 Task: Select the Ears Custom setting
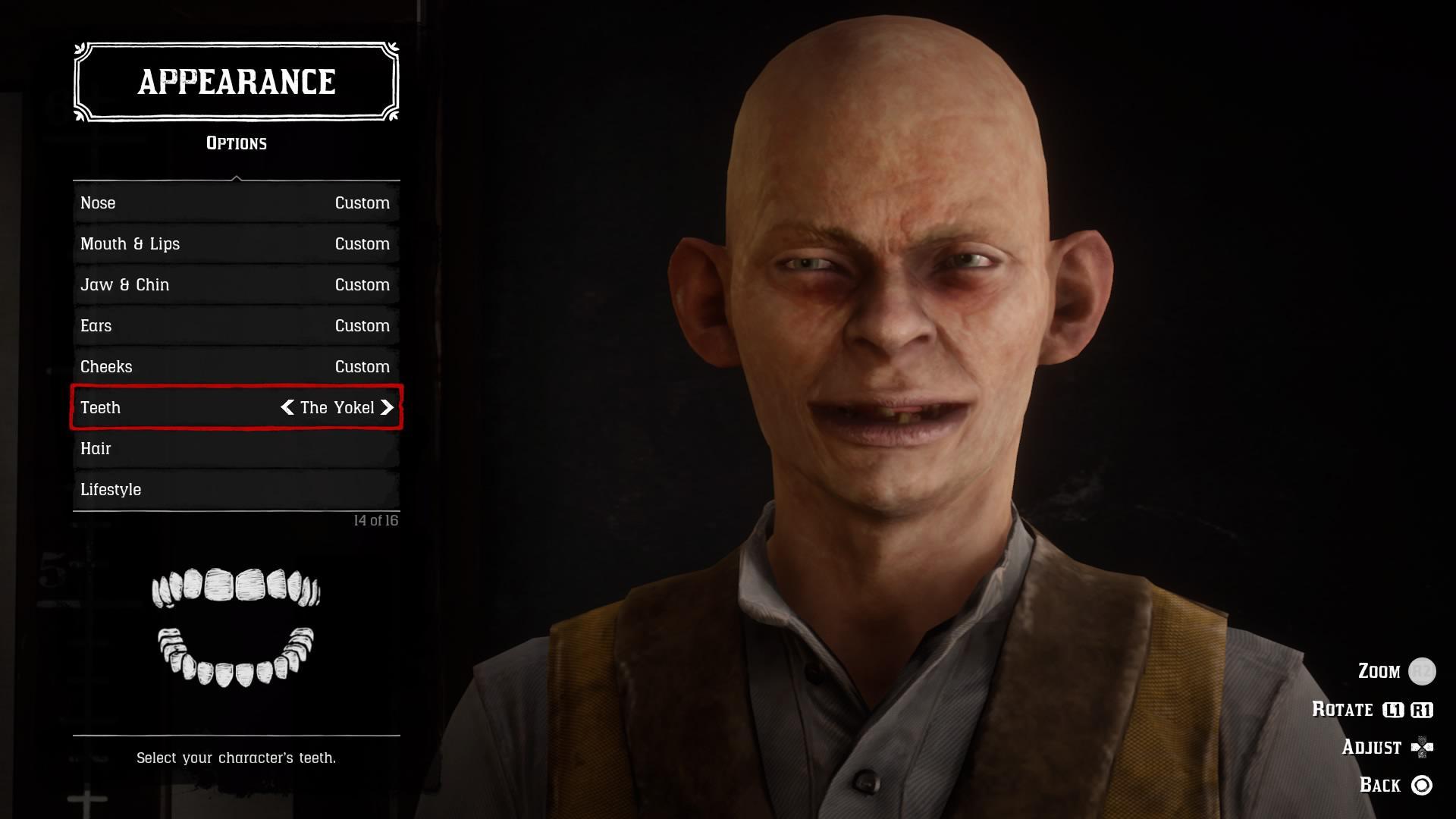(235, 325)
